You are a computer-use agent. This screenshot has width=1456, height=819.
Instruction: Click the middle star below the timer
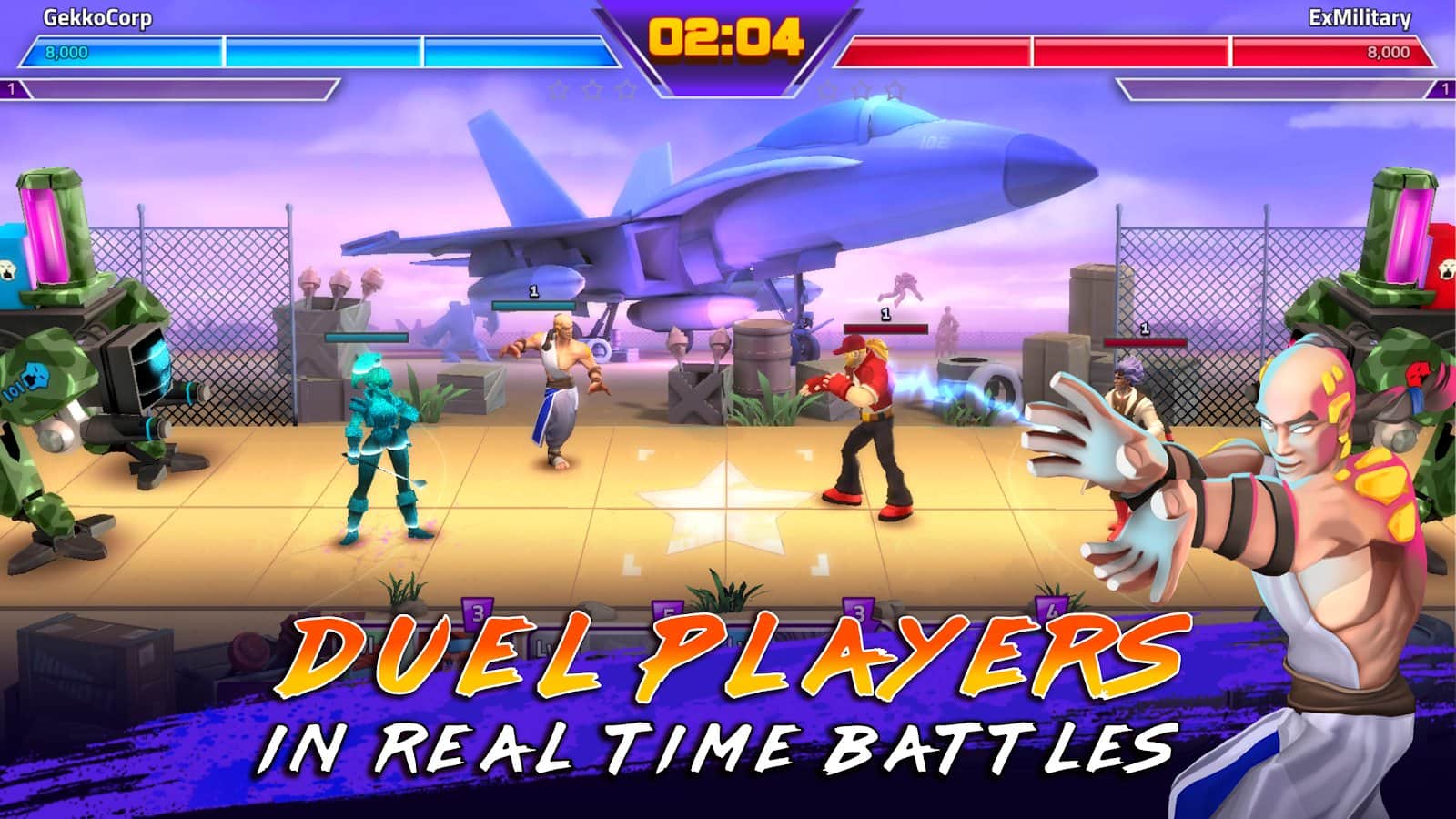pyautogui.click(x=593, y=90)
